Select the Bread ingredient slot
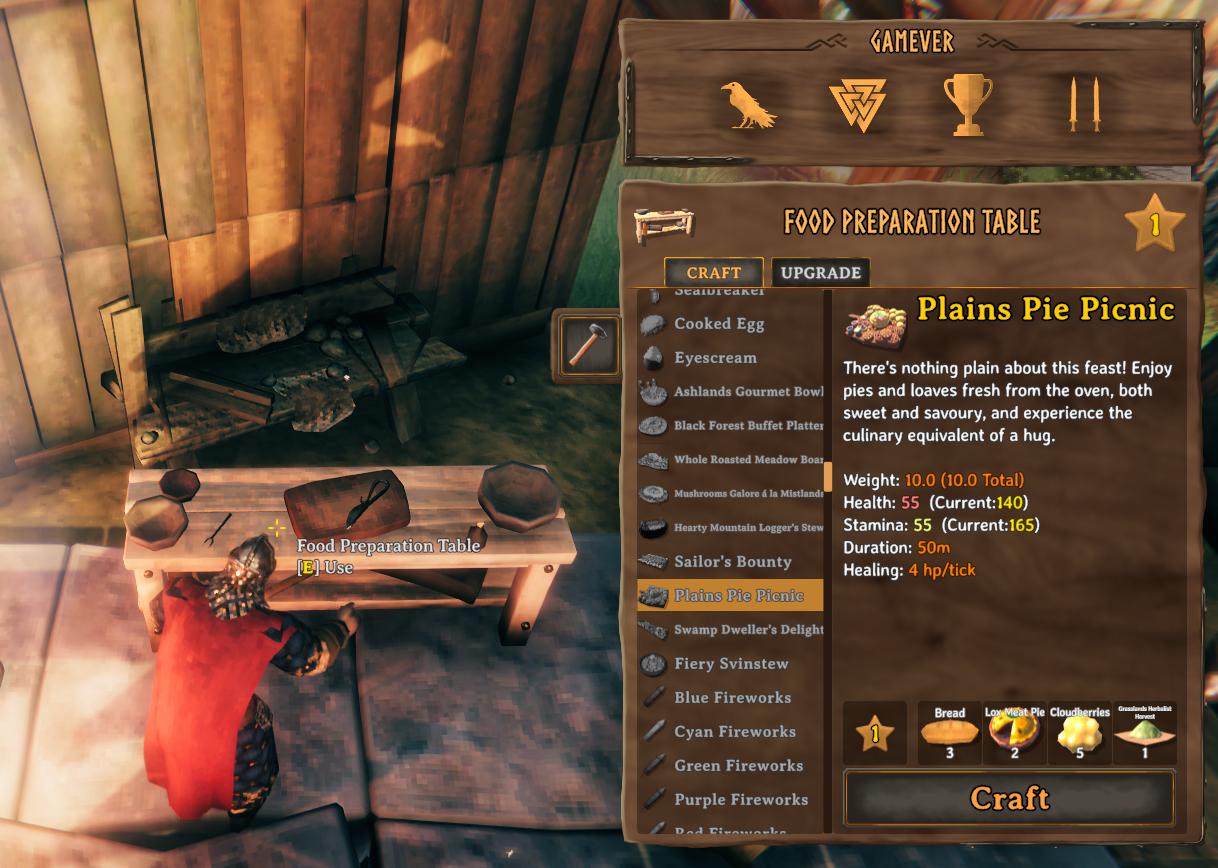Screen dimensions: 1218x868 coord(949,734)
